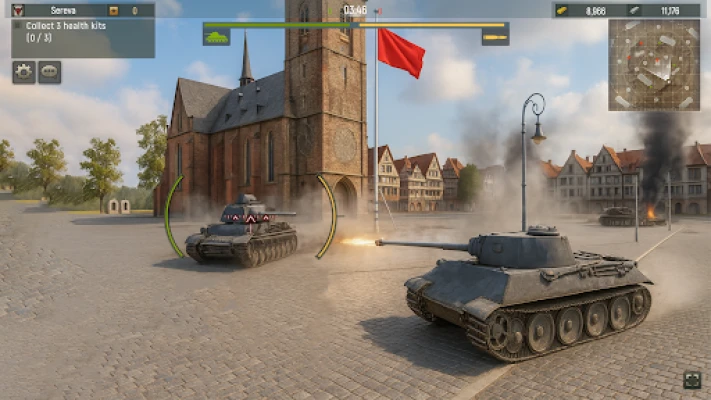Click the minimap
Image resolution: width=711 pixels, height=400 pixels.
tap(654, 64)
